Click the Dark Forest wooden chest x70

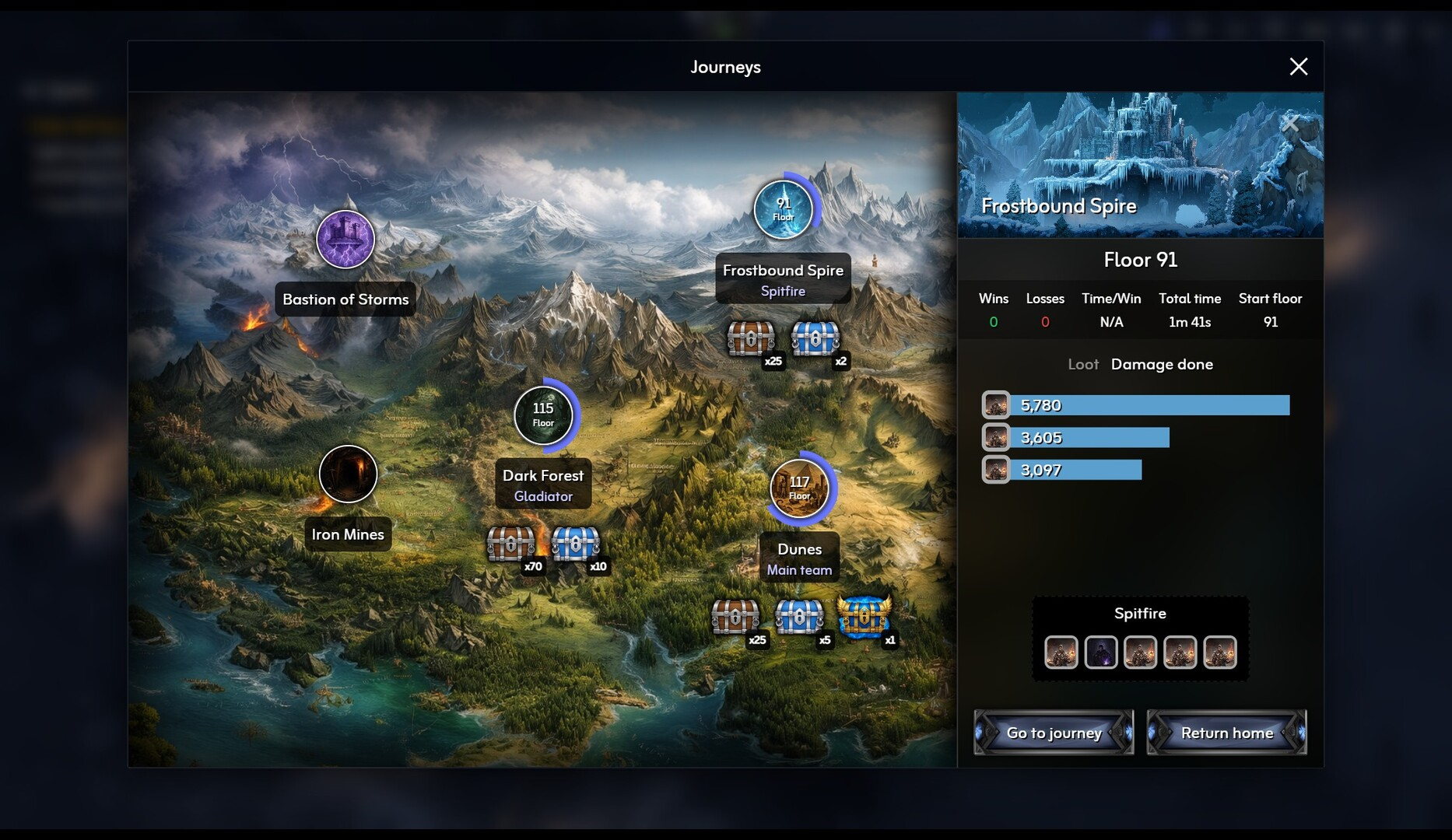[510, 544]
